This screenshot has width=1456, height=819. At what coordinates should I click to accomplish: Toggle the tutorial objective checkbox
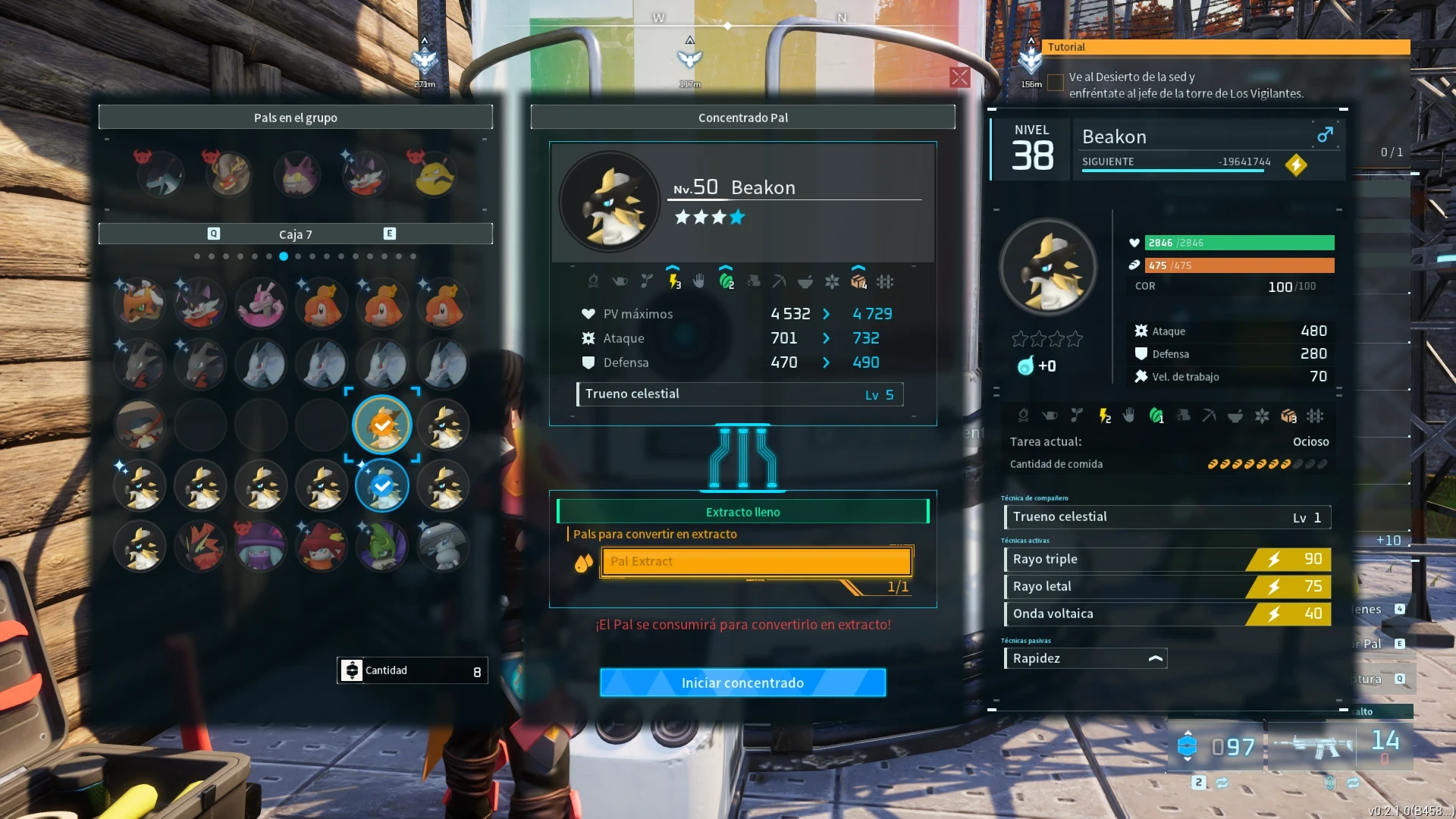[x=1055, y=83]
